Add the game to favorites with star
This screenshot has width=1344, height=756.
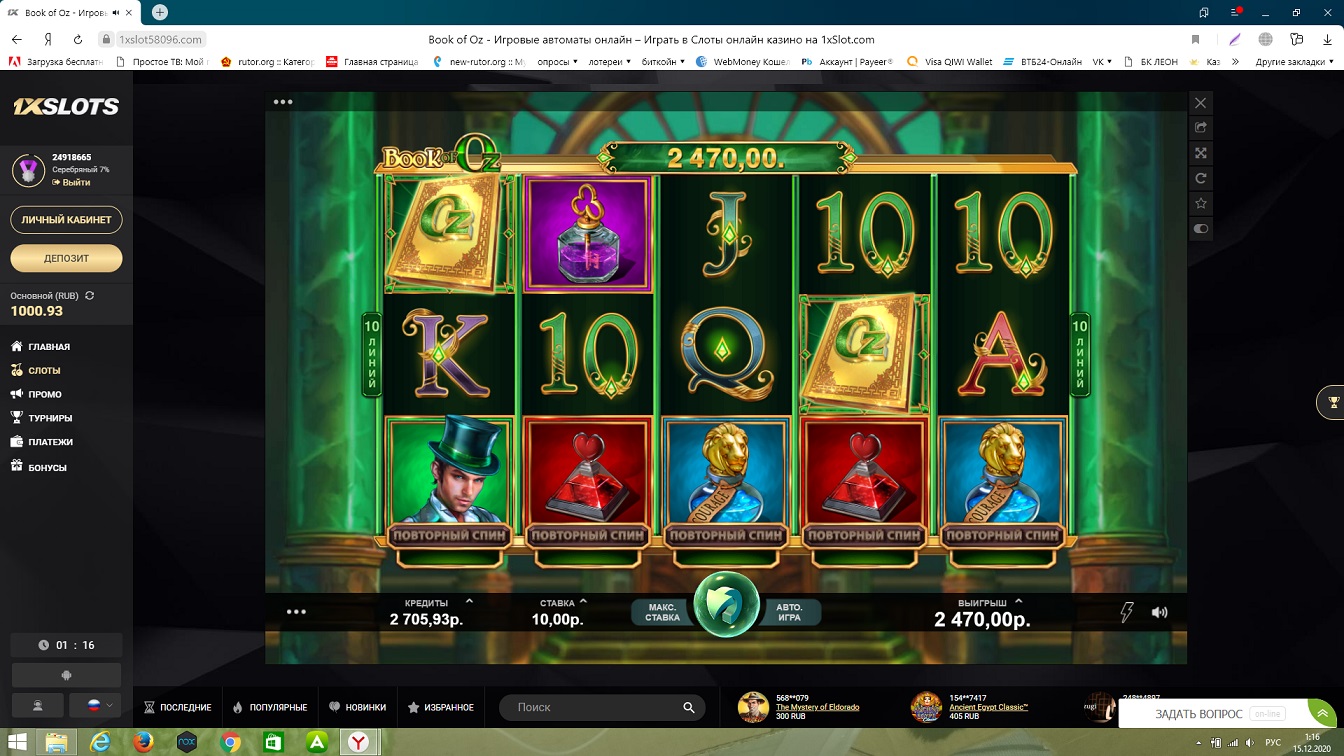(1201, 203)
